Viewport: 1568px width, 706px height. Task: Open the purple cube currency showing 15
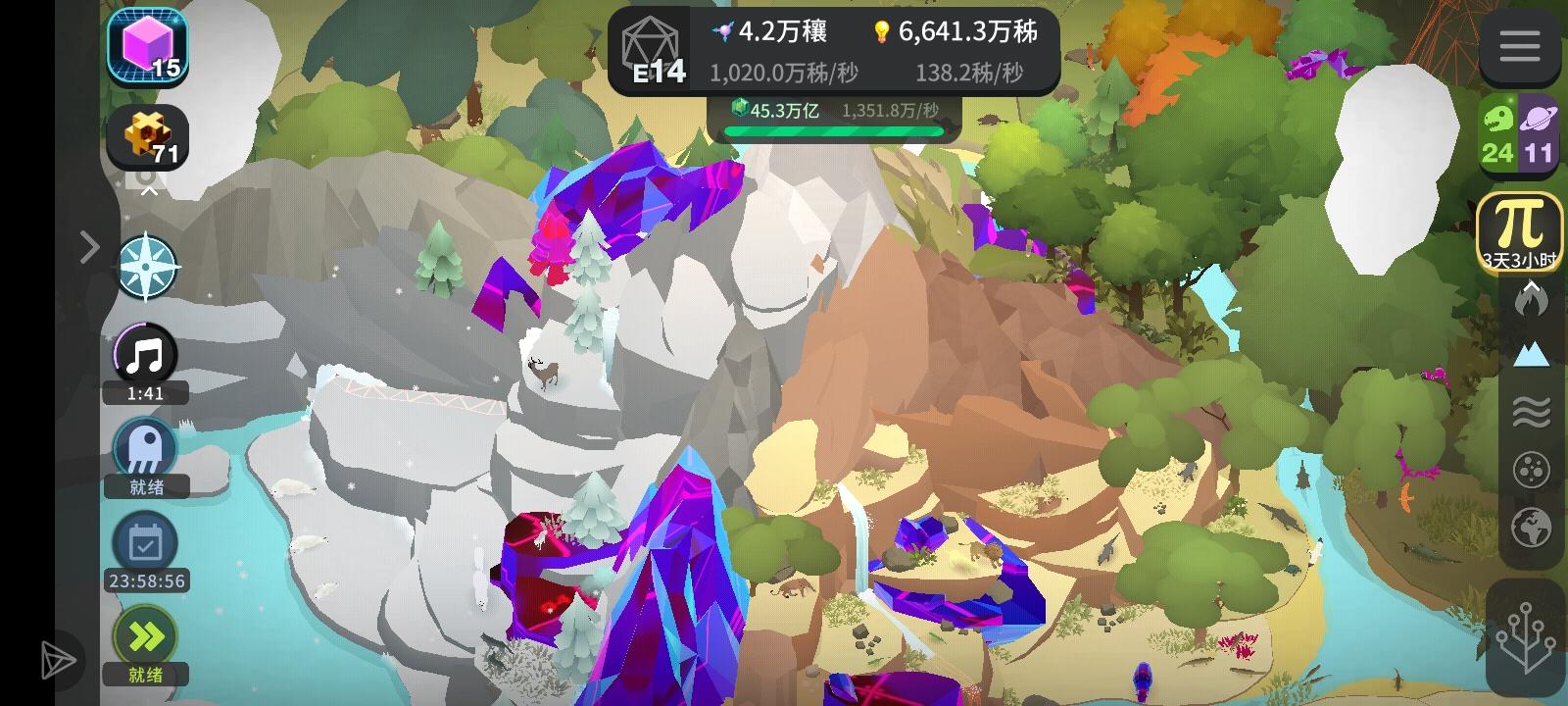coord(147,44)
